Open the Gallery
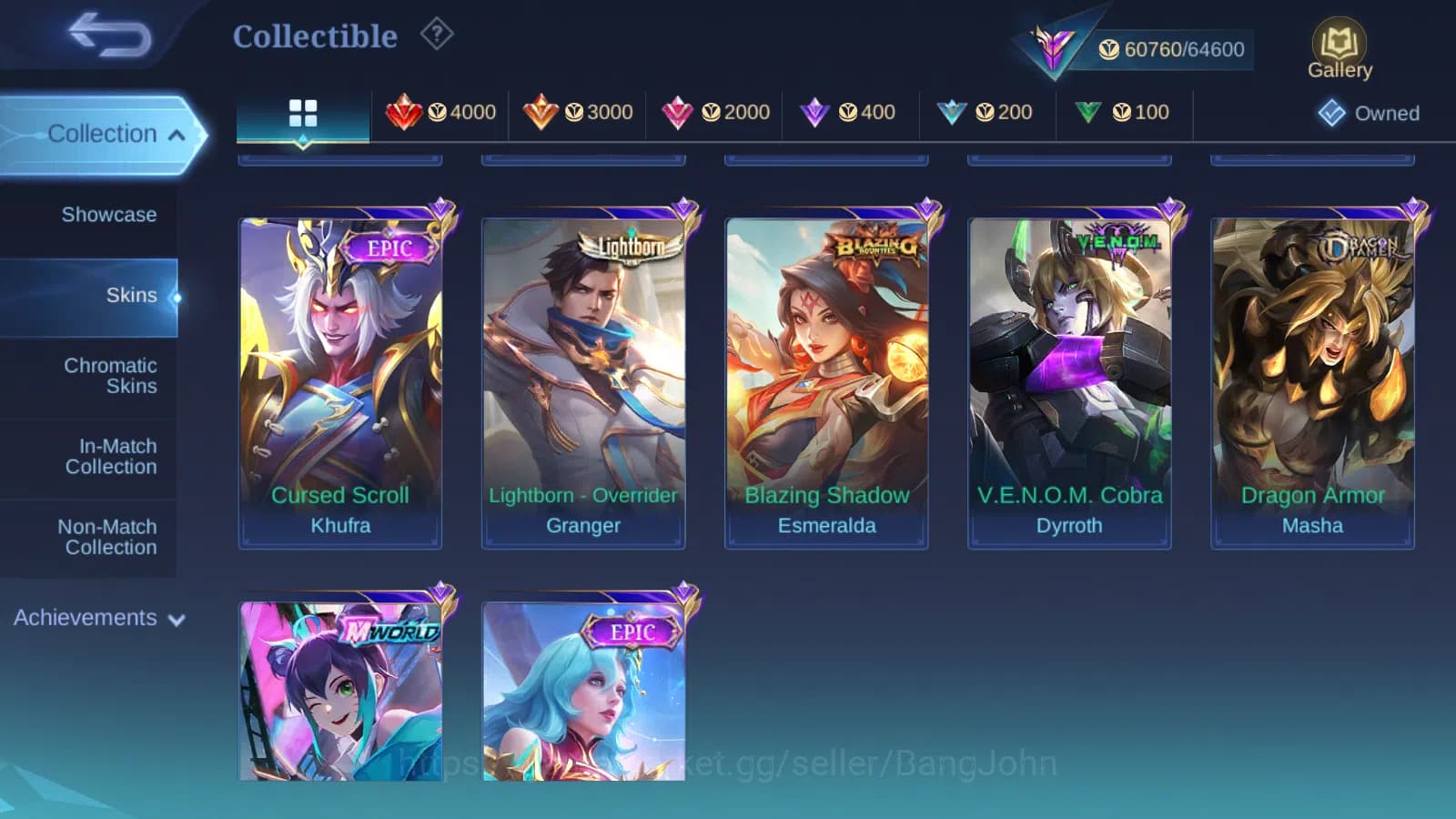1456x819 pixels. point(1339,44)
